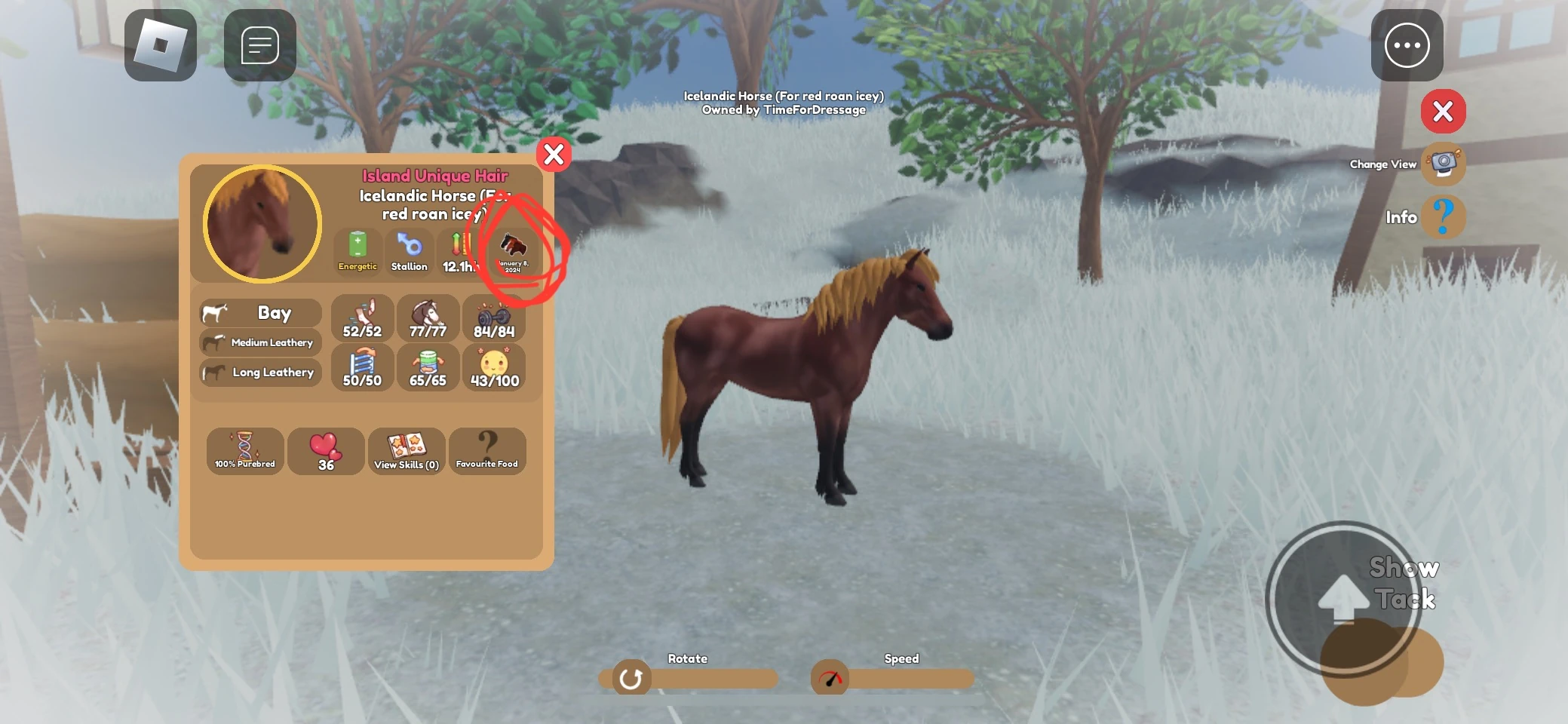
Task: Click the 100% Purebred DNA hourglass icon
Action: [x=245, y=451]
